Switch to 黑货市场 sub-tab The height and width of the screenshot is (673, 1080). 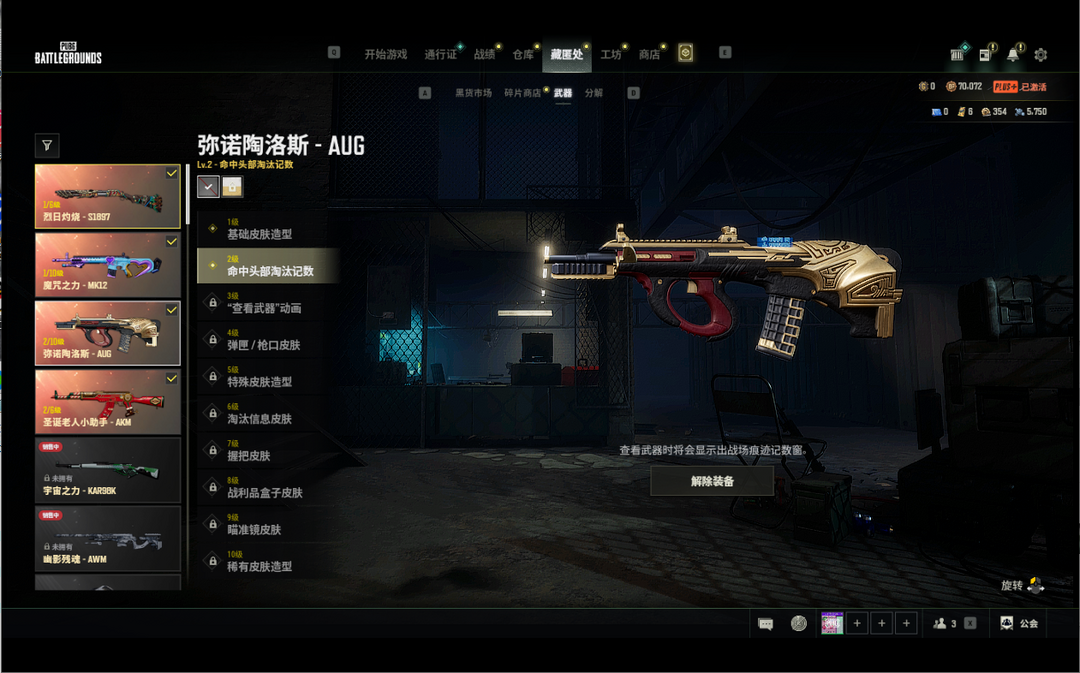(473, 93)
